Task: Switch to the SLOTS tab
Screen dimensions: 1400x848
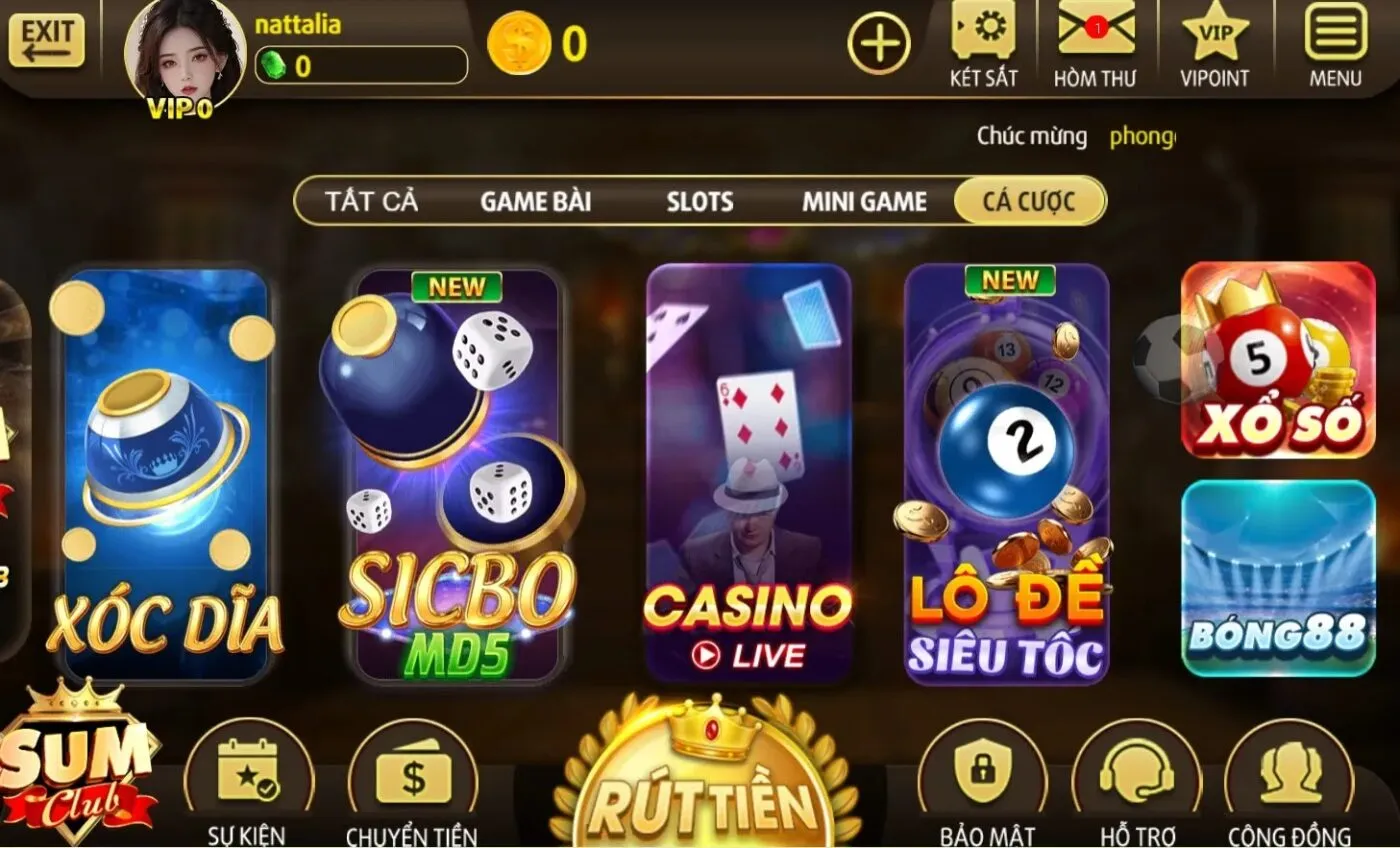Action: pyautogui.click(x=699, y=201)
